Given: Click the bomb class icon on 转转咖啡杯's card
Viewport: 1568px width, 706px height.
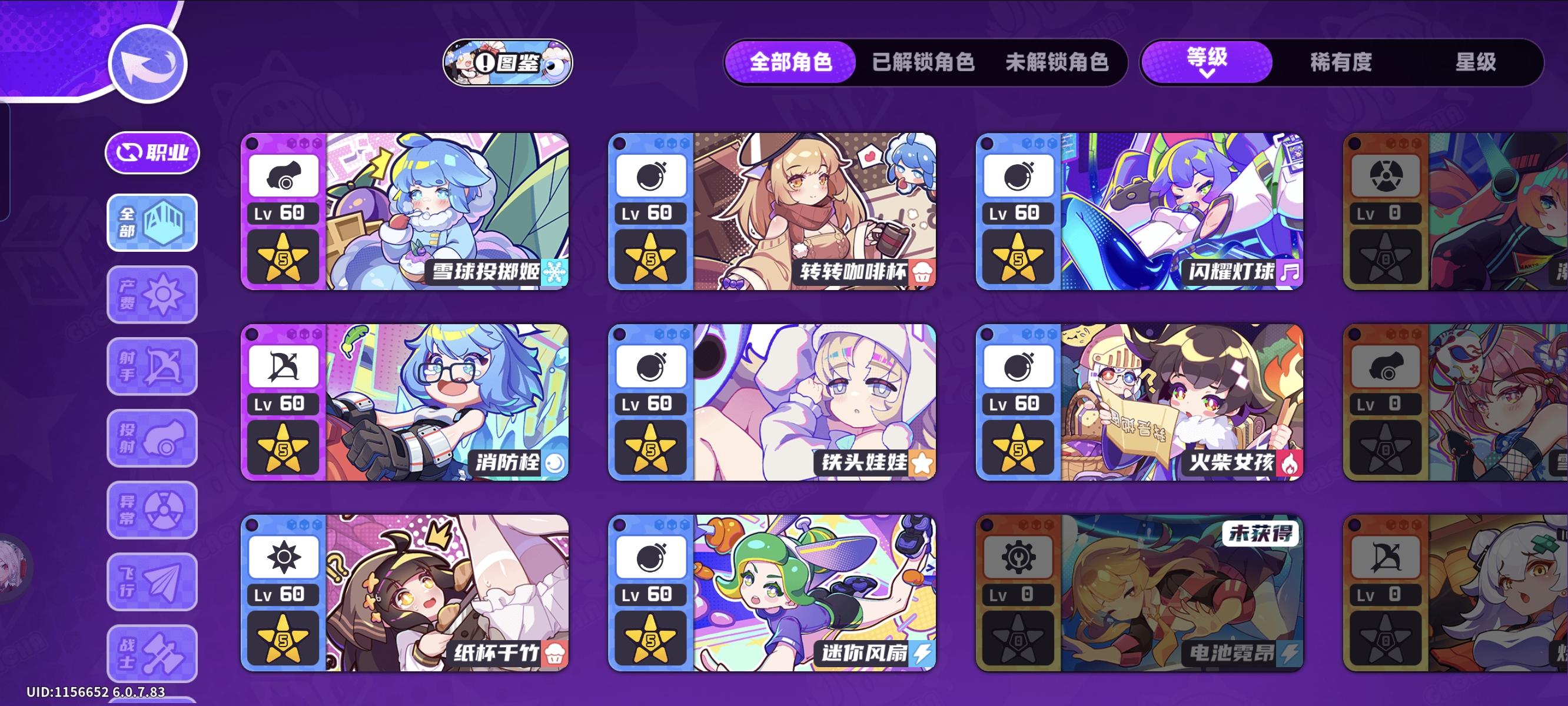Looking at the screenshot, I should point(651,175).
